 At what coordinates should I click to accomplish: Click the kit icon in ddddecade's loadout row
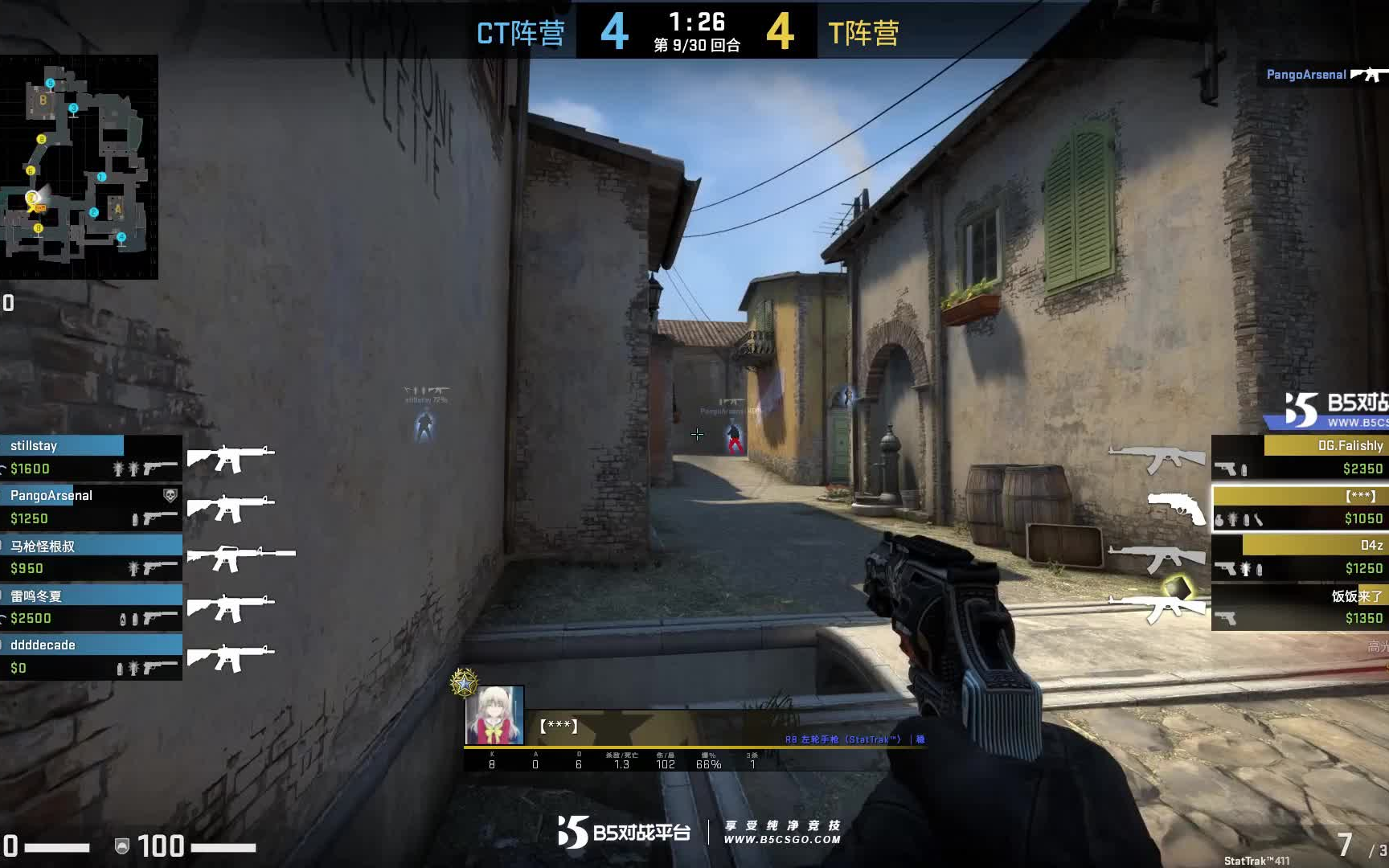tap(119, 669)
